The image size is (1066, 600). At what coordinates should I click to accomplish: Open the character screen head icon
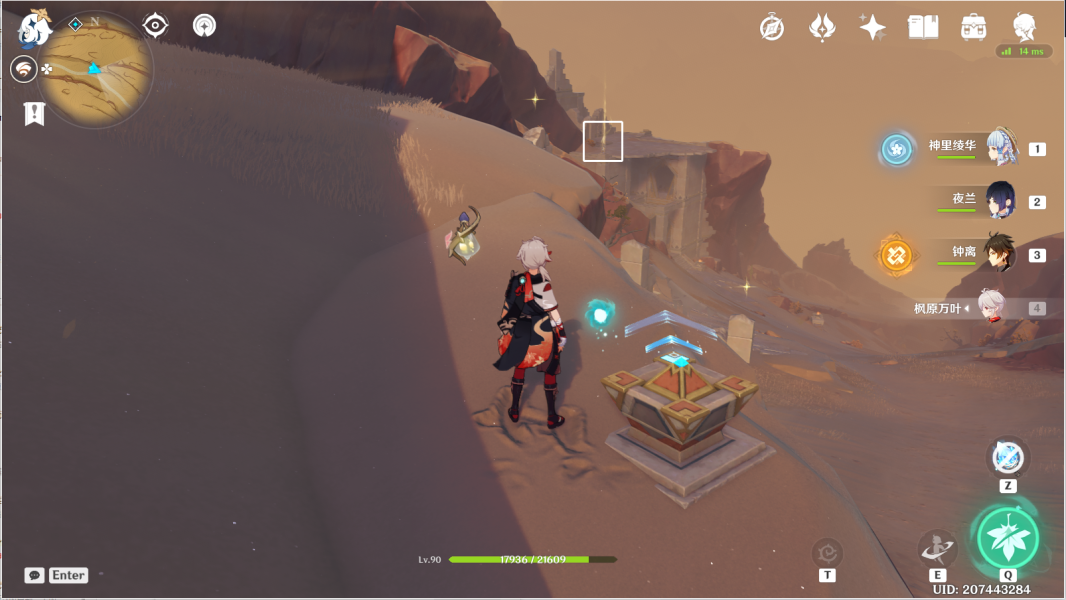tap(1023, 27)
